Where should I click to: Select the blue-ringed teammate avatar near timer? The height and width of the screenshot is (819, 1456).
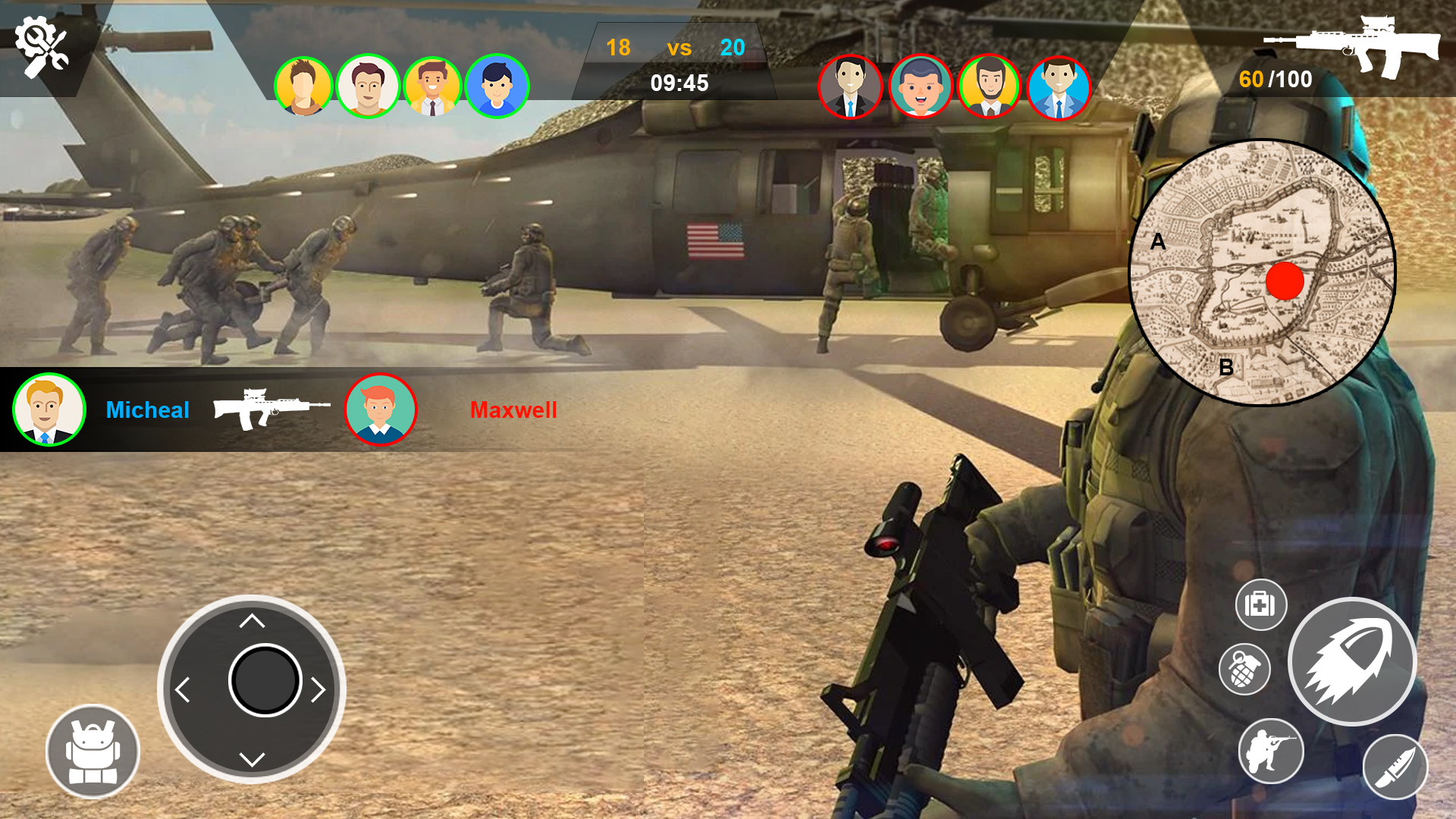(x=497, y=86)
